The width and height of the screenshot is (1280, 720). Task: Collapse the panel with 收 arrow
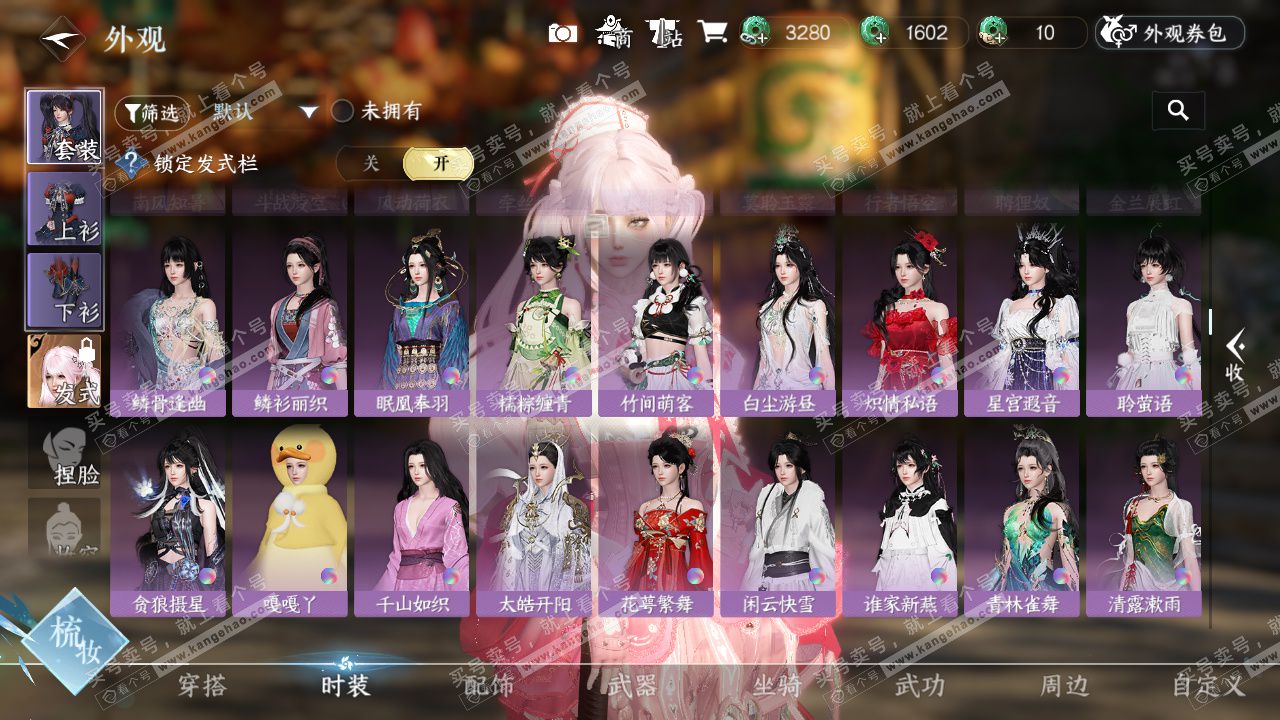pos(1236,355)
